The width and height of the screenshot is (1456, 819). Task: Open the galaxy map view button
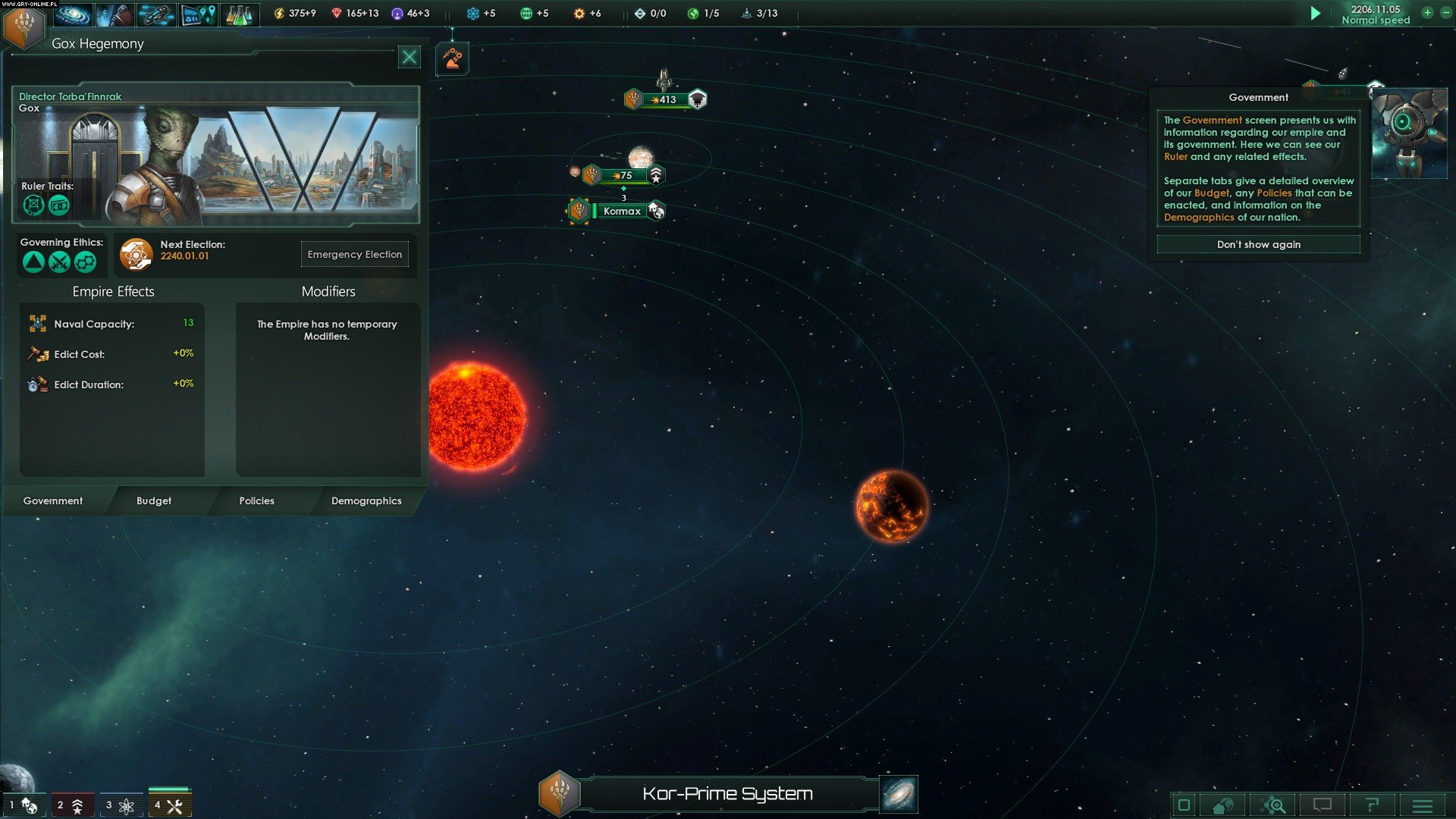coord(899,794)
